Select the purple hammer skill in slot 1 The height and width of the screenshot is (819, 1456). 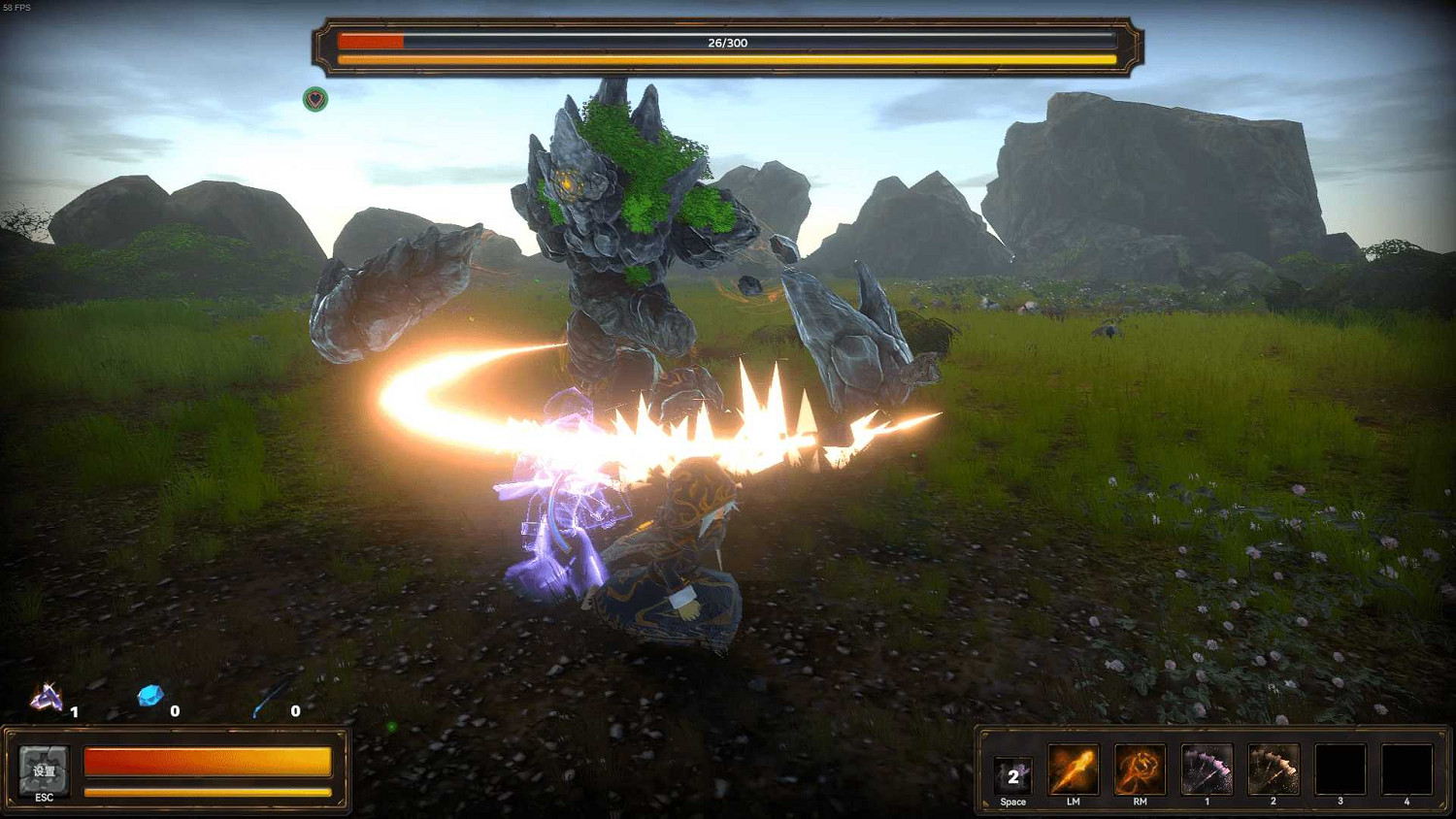[x=1207, y=770]
